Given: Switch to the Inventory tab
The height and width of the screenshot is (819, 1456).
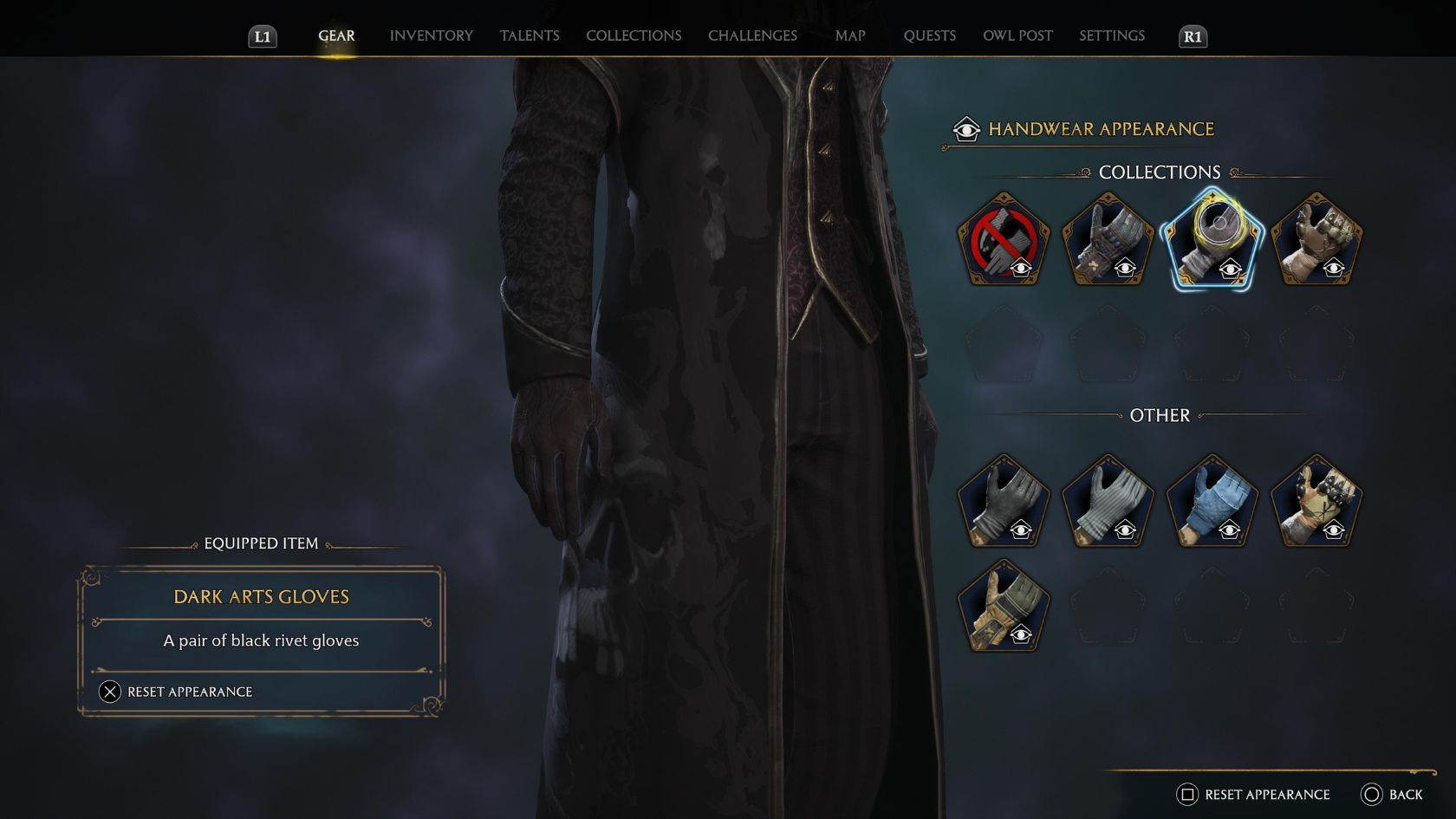Looking at the screenshot, I should click(431, 36).
